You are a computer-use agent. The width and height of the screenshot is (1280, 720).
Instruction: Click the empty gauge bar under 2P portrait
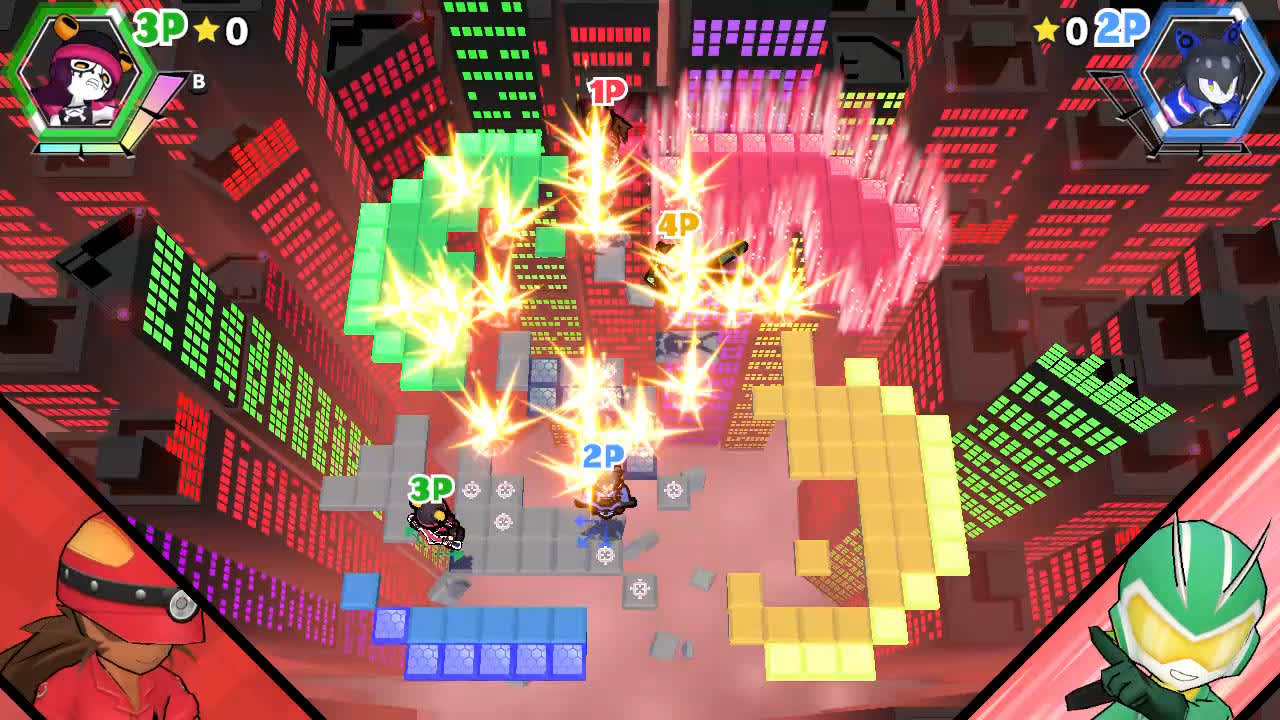point(1203,148)
